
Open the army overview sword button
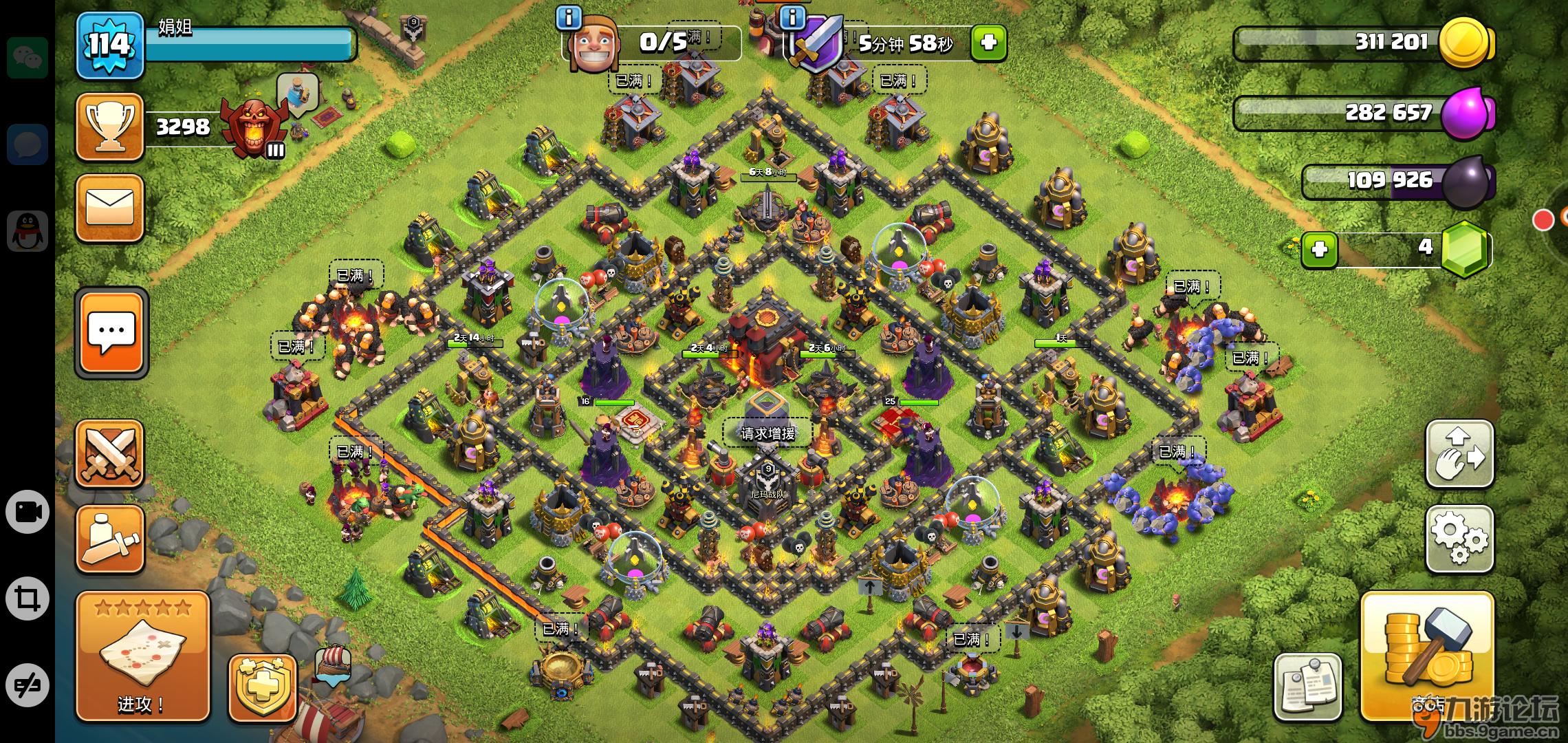point(109,540)
